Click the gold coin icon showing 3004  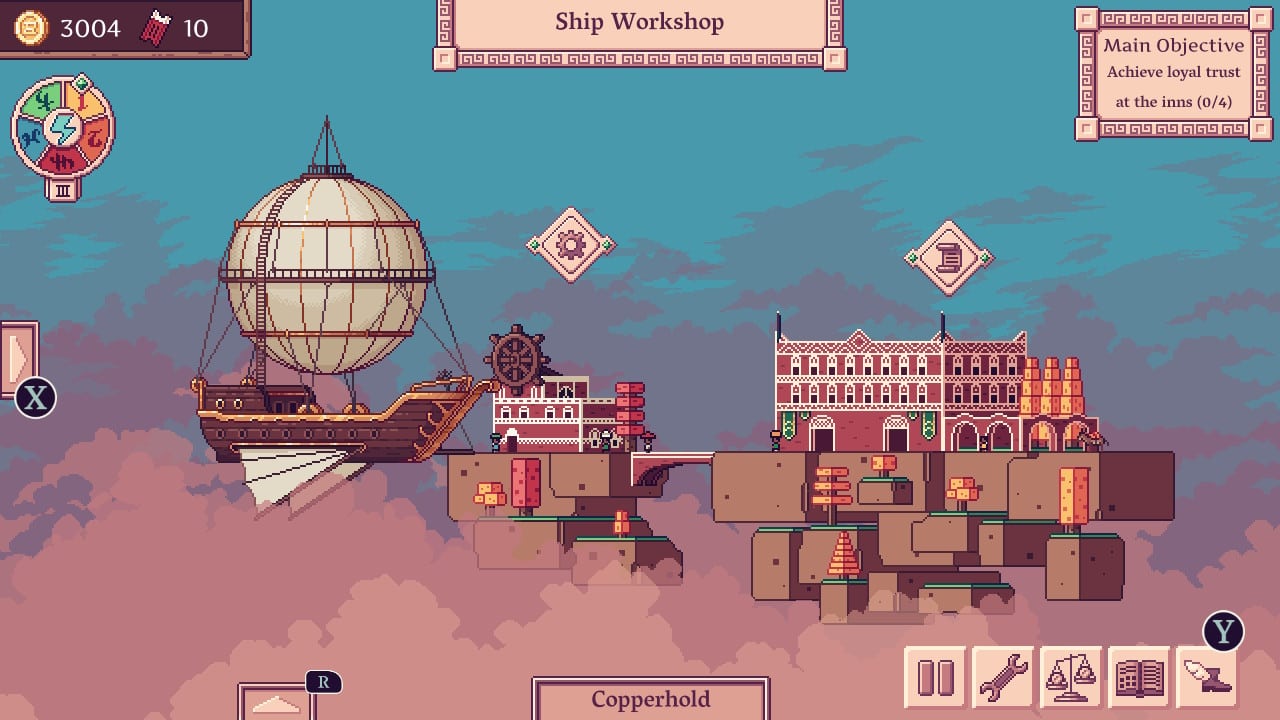(x=30, y=28)
